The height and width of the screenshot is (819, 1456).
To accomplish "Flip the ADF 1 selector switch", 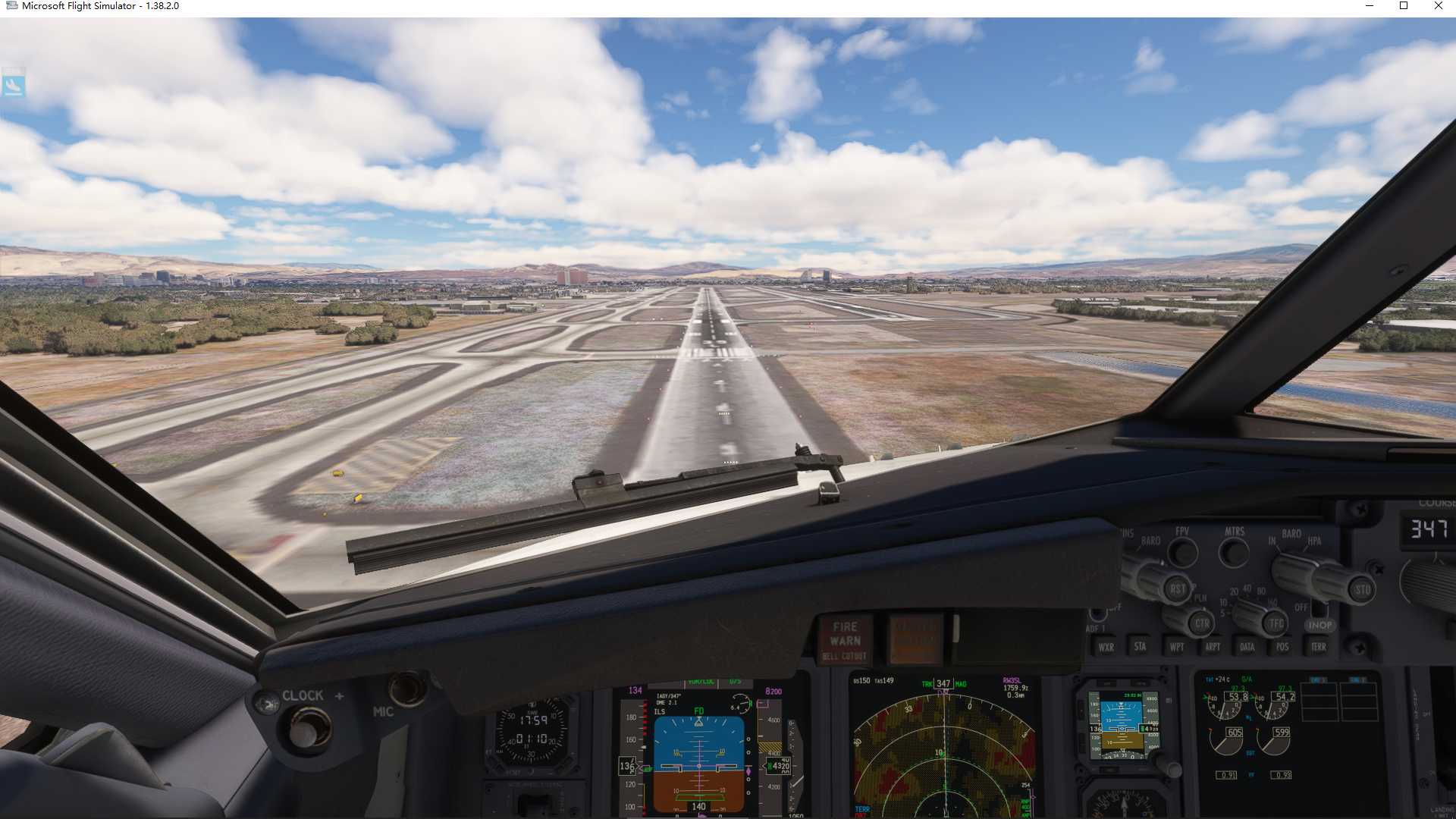I will (x=1097, y=612).
